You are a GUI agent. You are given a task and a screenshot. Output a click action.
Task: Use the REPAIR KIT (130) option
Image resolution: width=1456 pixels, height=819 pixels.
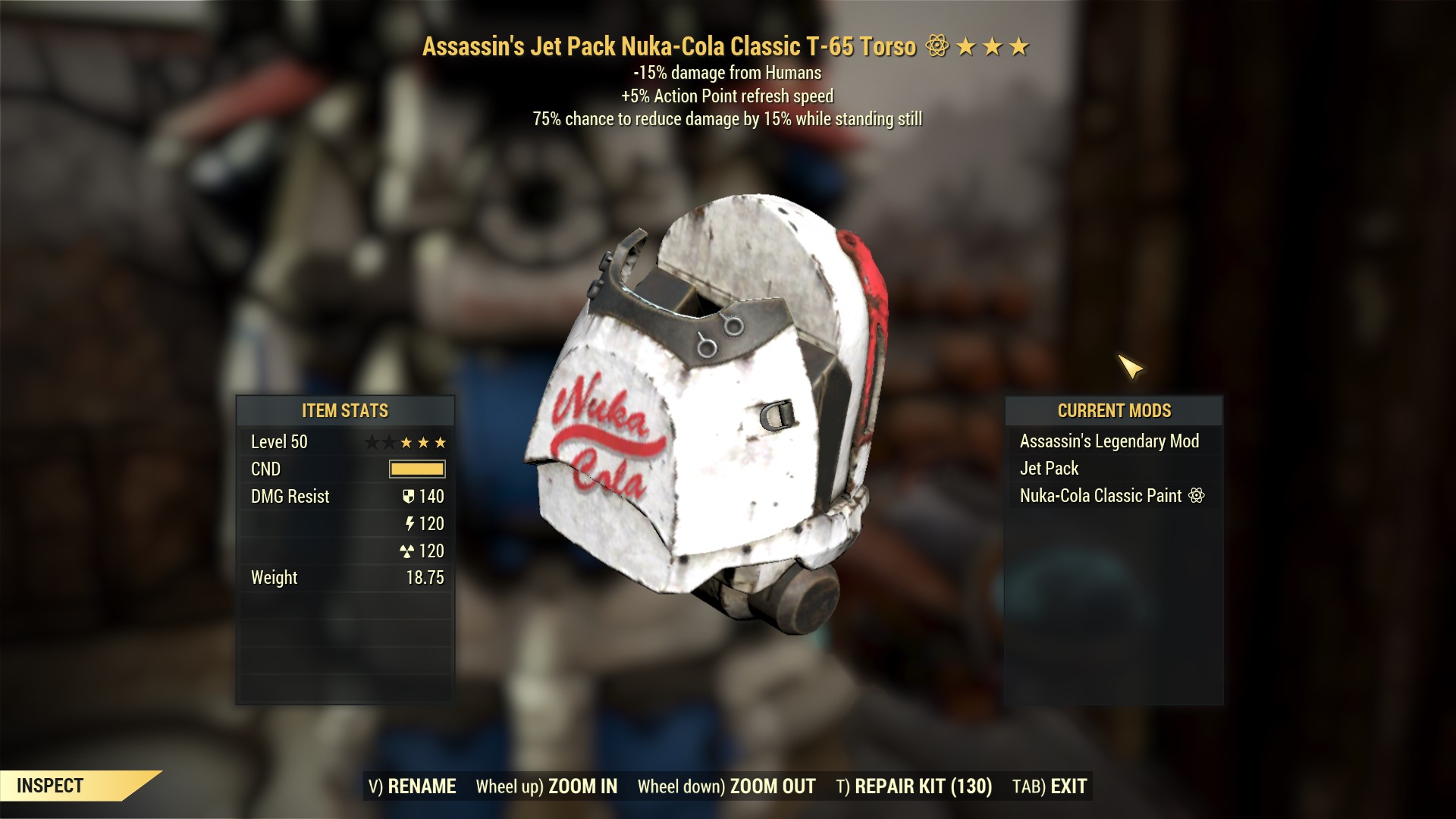(913, 786)
